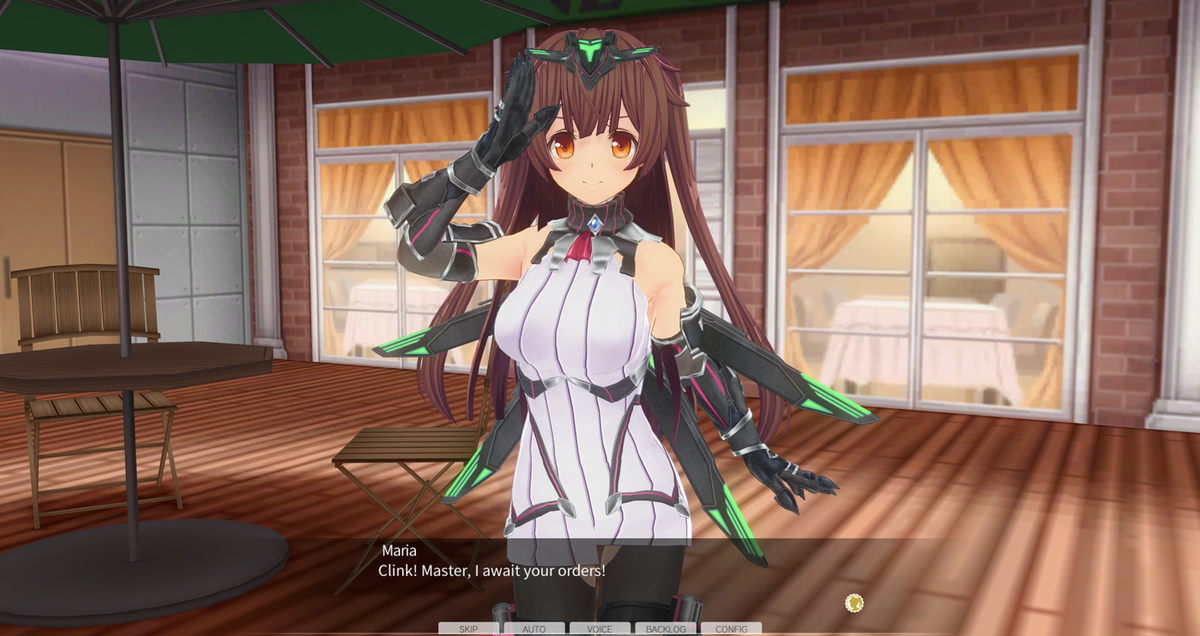Screen dimensions: 1200x636
Task: Replay the line with VOICE button
Action: pos(600,629)
